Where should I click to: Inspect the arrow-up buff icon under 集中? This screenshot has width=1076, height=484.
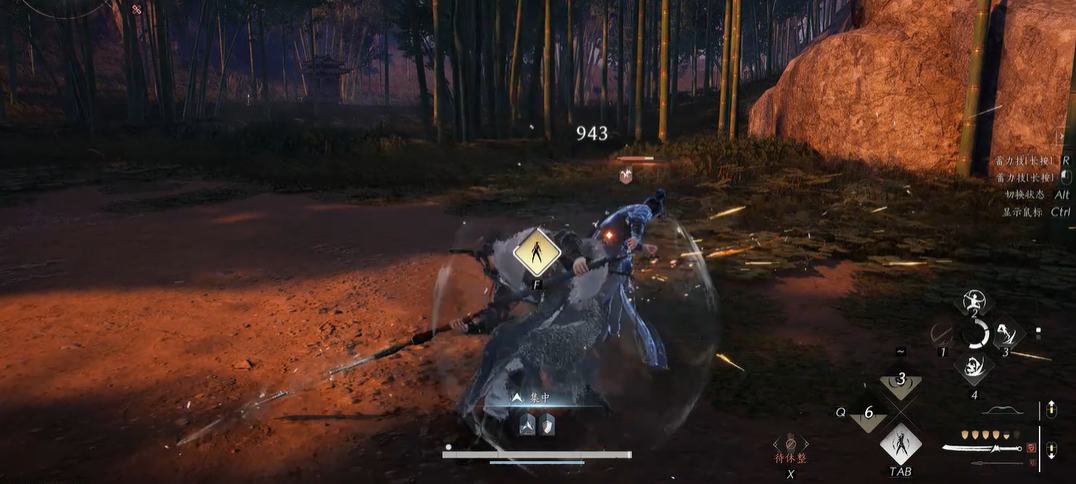click(527, 425)
